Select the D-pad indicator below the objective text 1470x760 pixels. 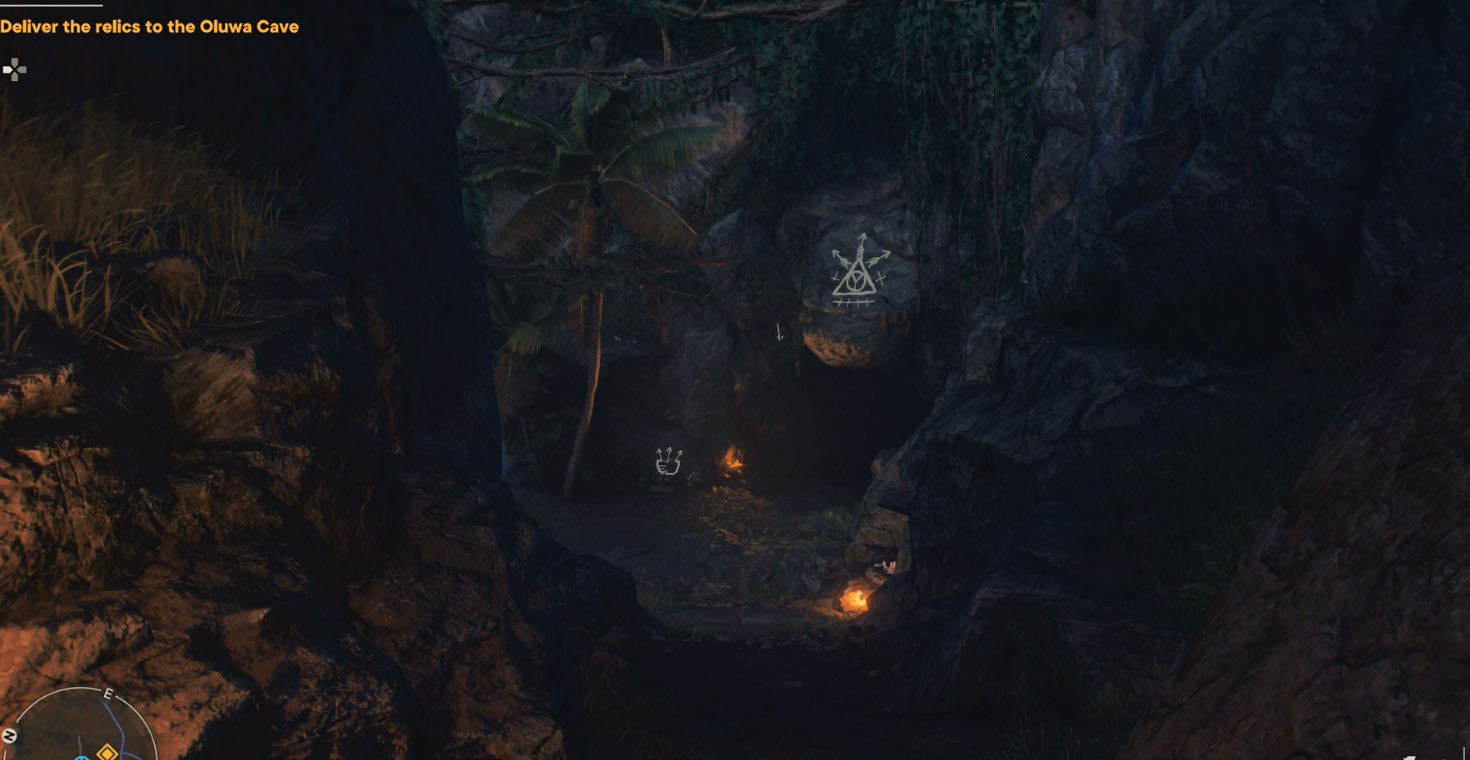14,68
